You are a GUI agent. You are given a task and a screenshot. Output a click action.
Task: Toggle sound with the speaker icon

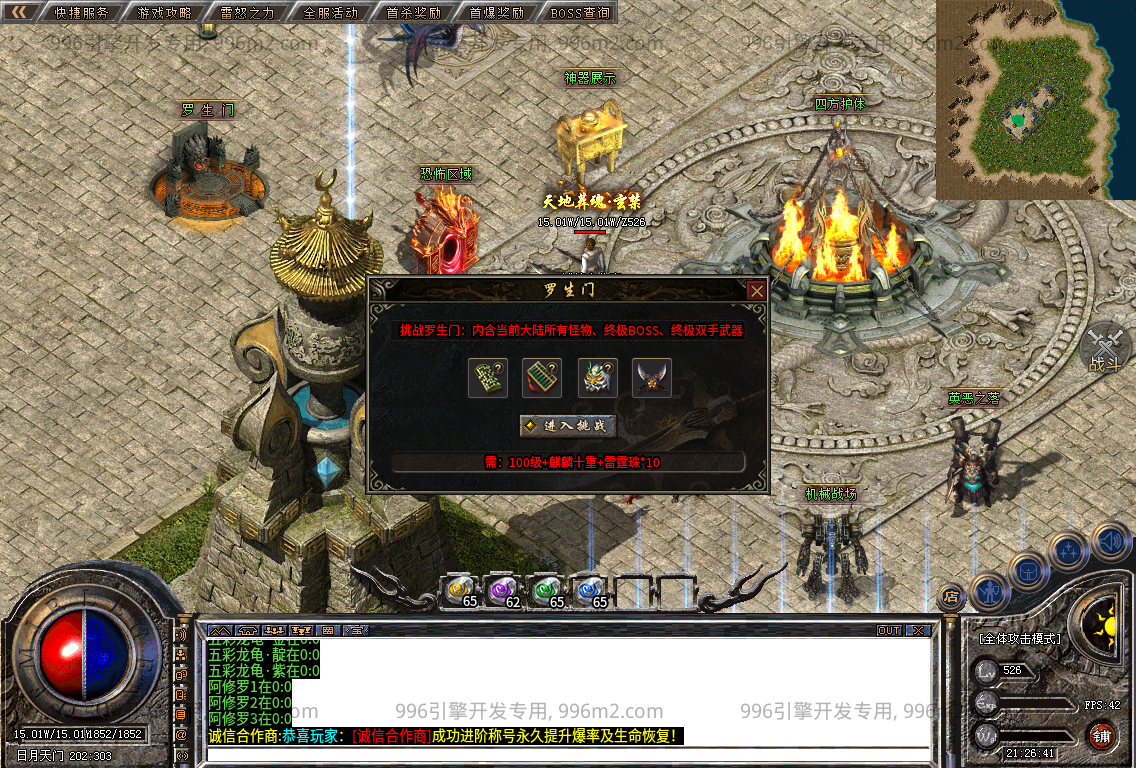click(x=1109, y=541)
